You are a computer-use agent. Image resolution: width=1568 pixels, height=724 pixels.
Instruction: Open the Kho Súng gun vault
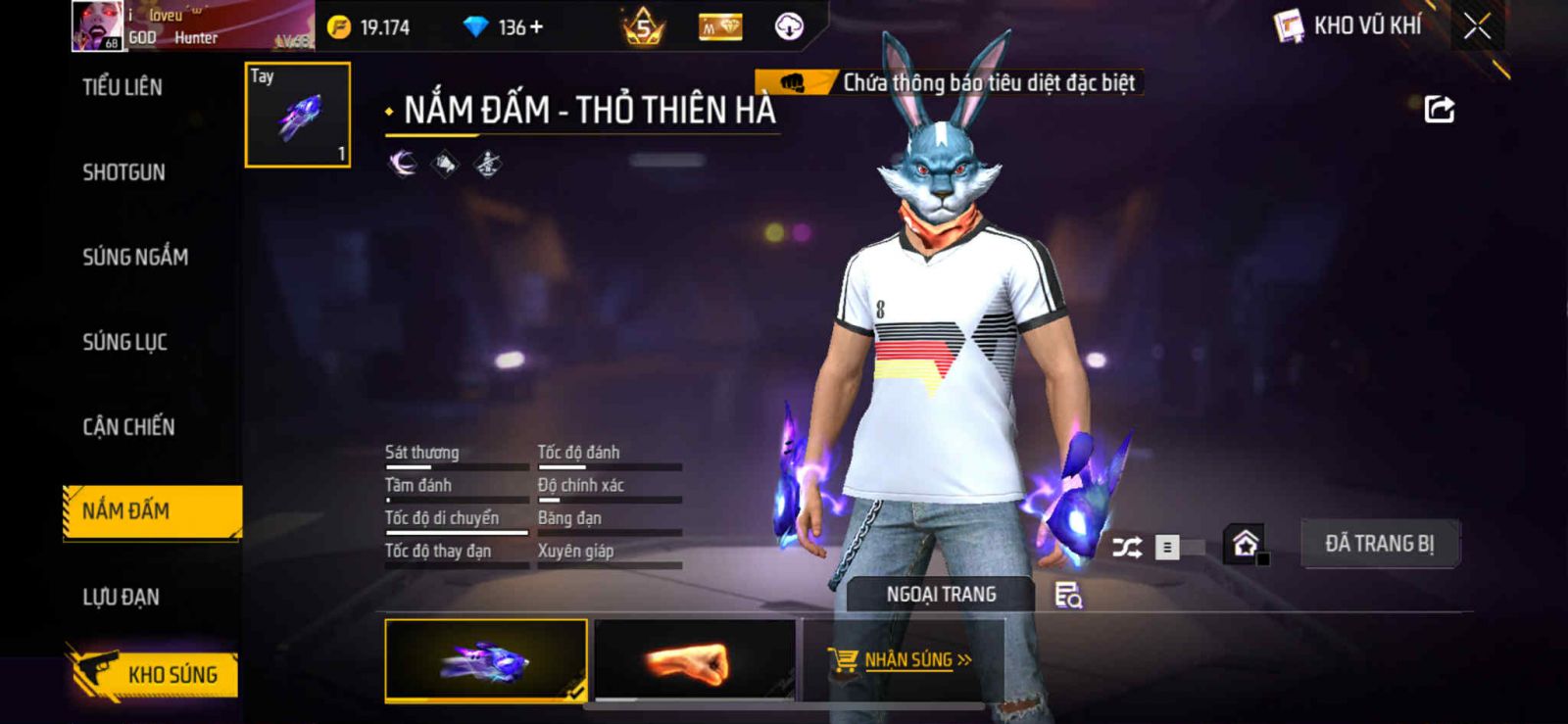155,674
